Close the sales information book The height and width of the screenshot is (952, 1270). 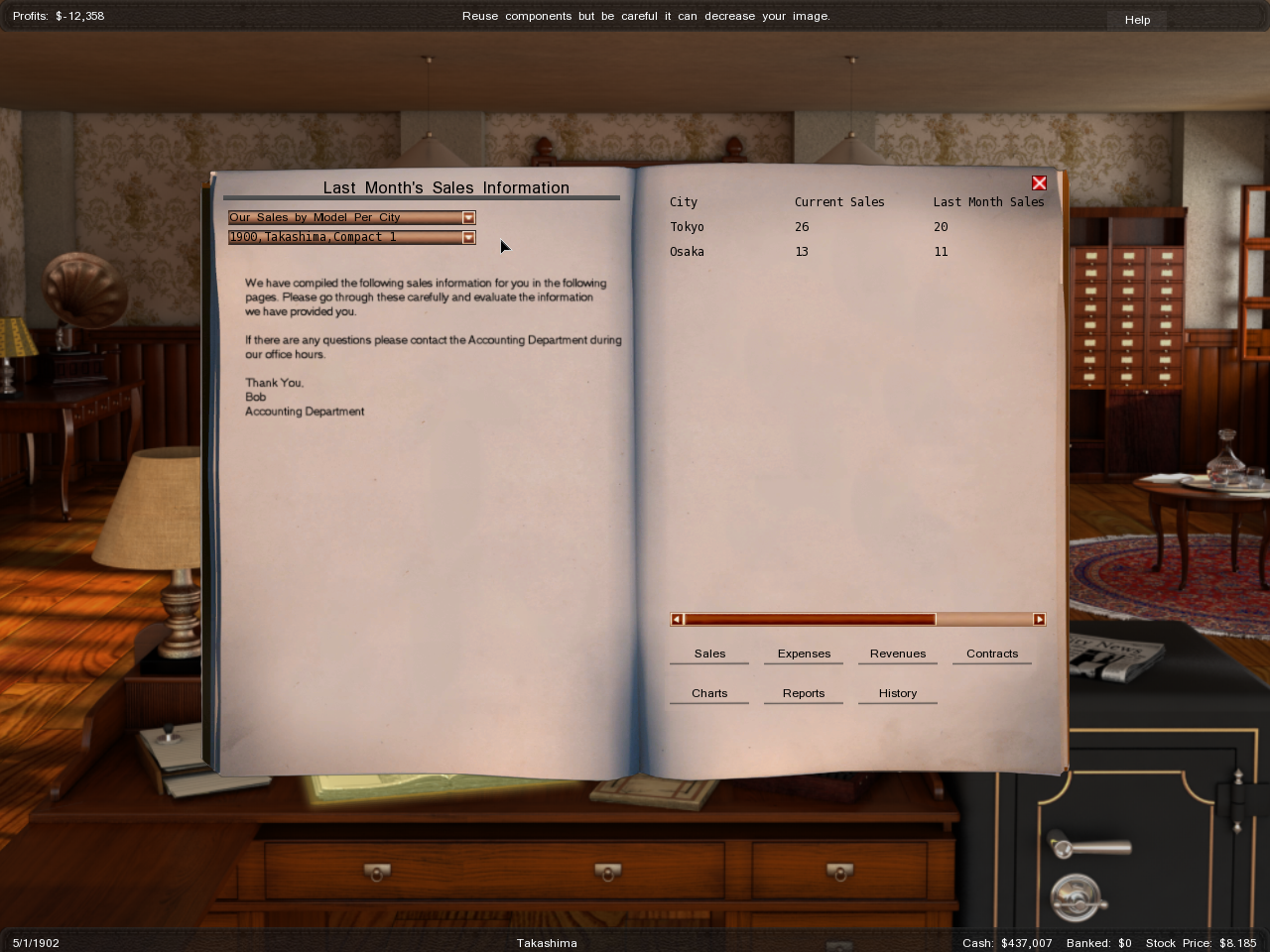click(x=1039, y=183)
